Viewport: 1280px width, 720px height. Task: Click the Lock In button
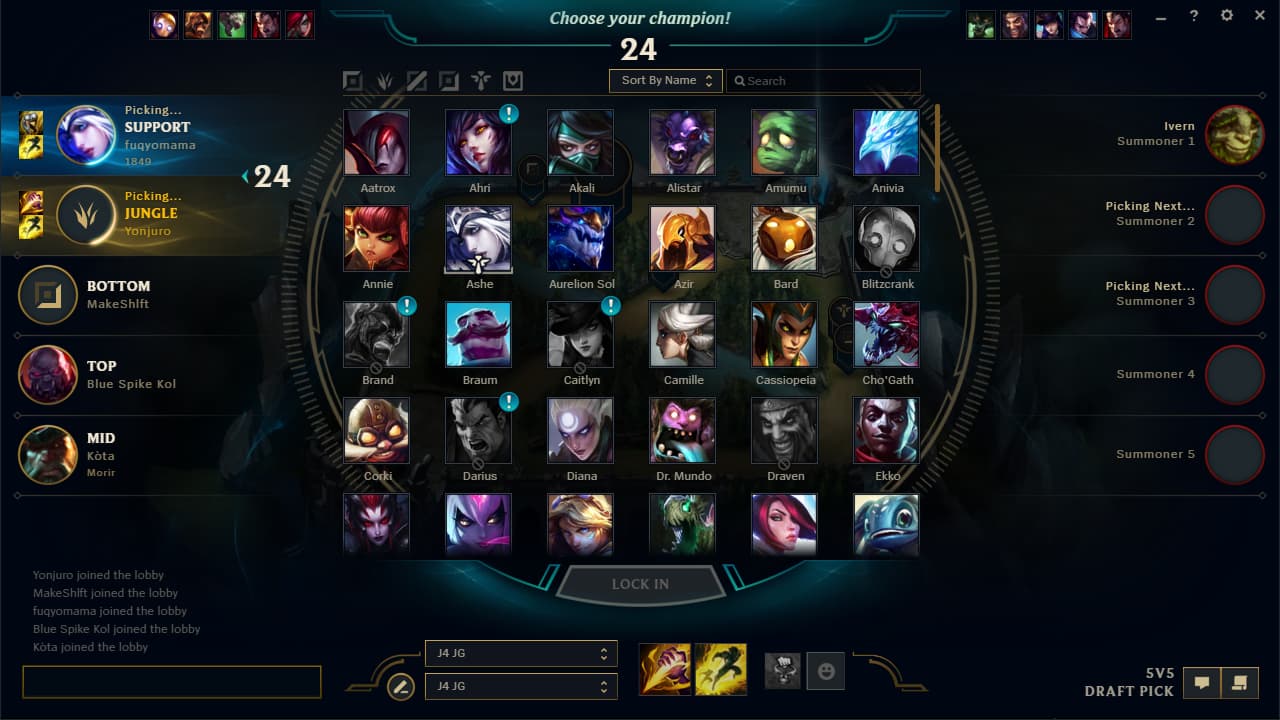tap(640, 584)
